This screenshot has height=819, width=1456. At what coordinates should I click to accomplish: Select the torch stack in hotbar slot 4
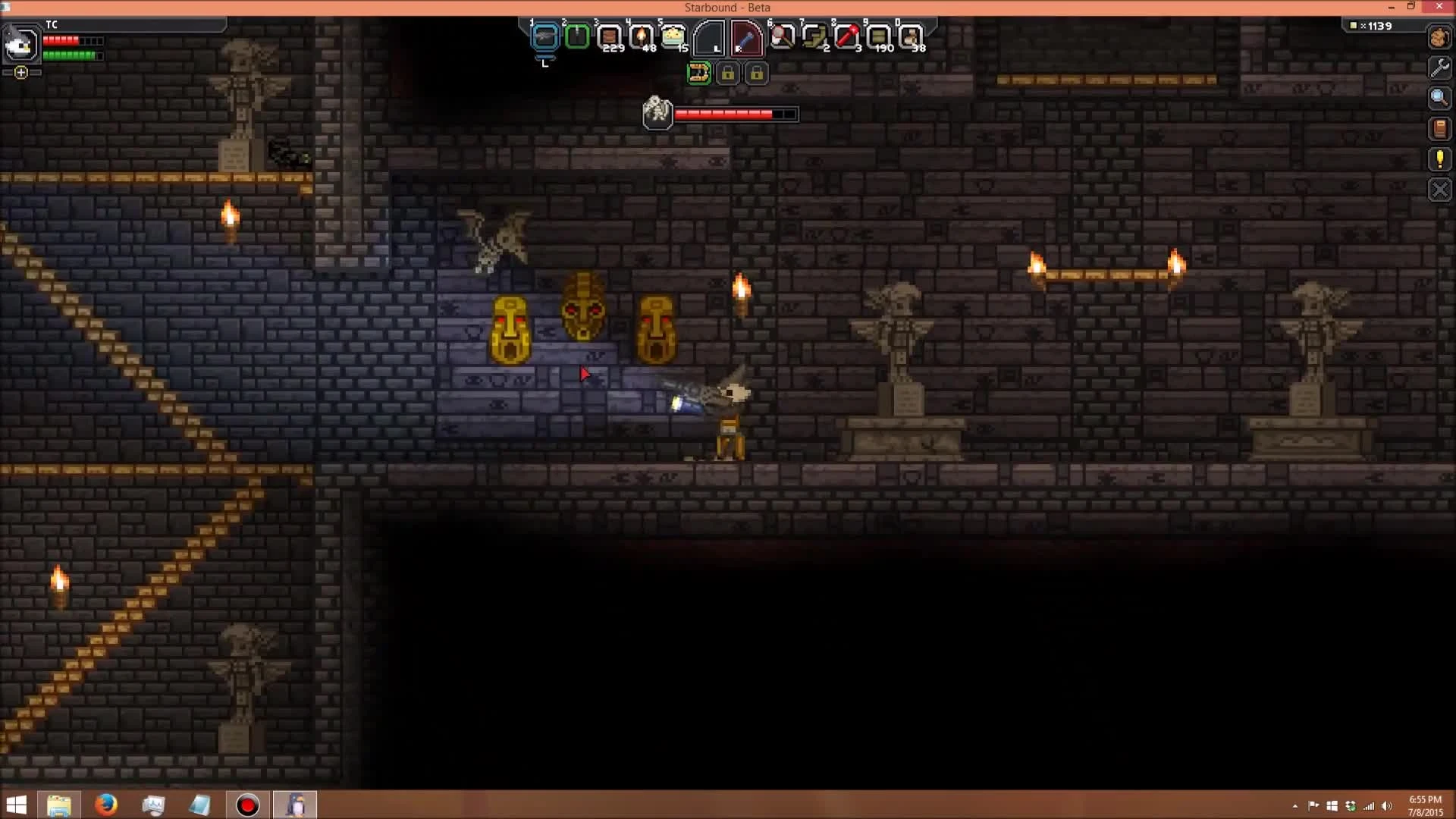641,35
